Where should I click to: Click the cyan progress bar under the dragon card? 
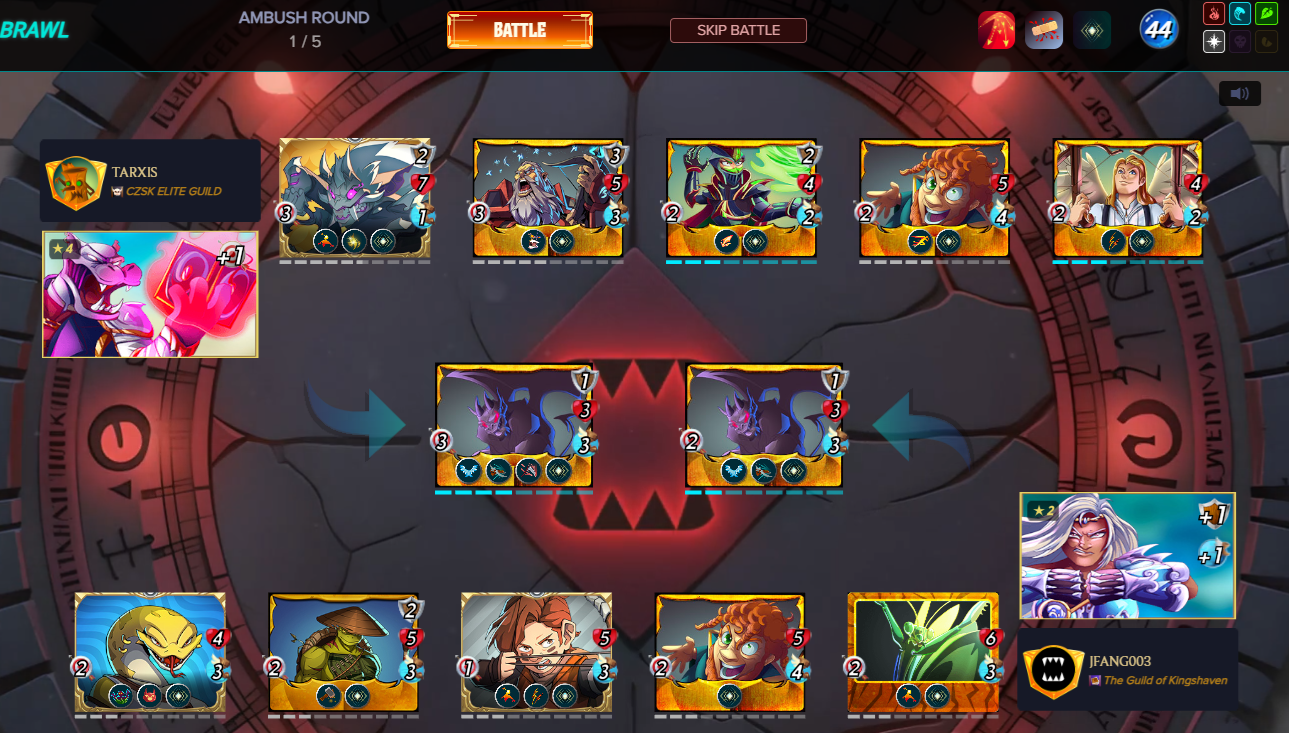click(x=515, y=490)
